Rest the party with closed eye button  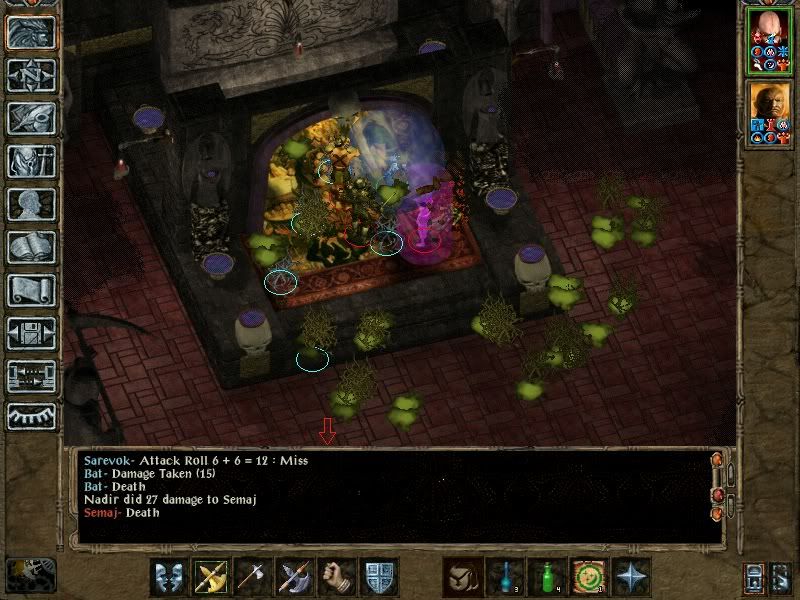pos(31,416)
